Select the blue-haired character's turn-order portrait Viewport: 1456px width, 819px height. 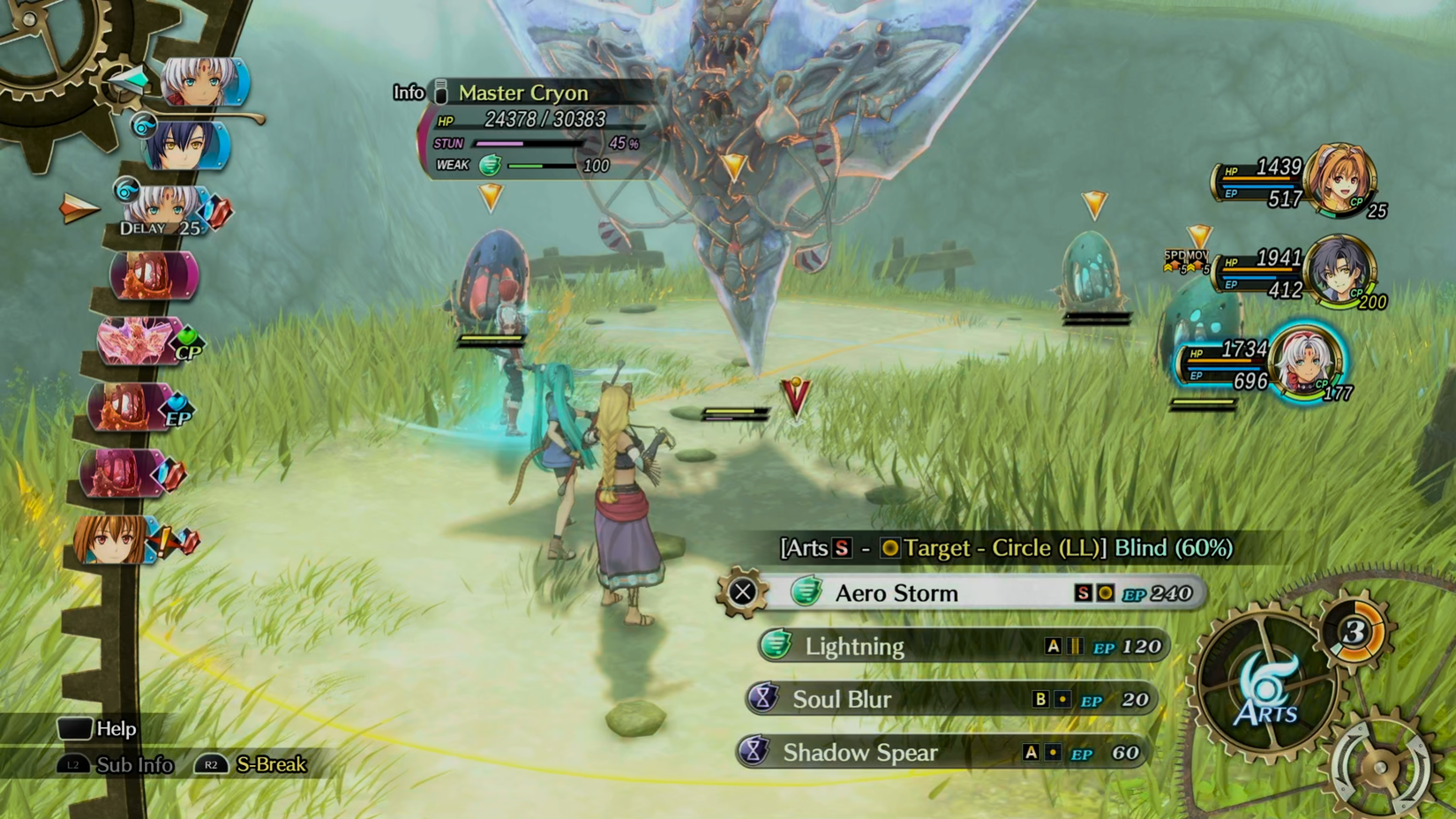tap(185, 146)
